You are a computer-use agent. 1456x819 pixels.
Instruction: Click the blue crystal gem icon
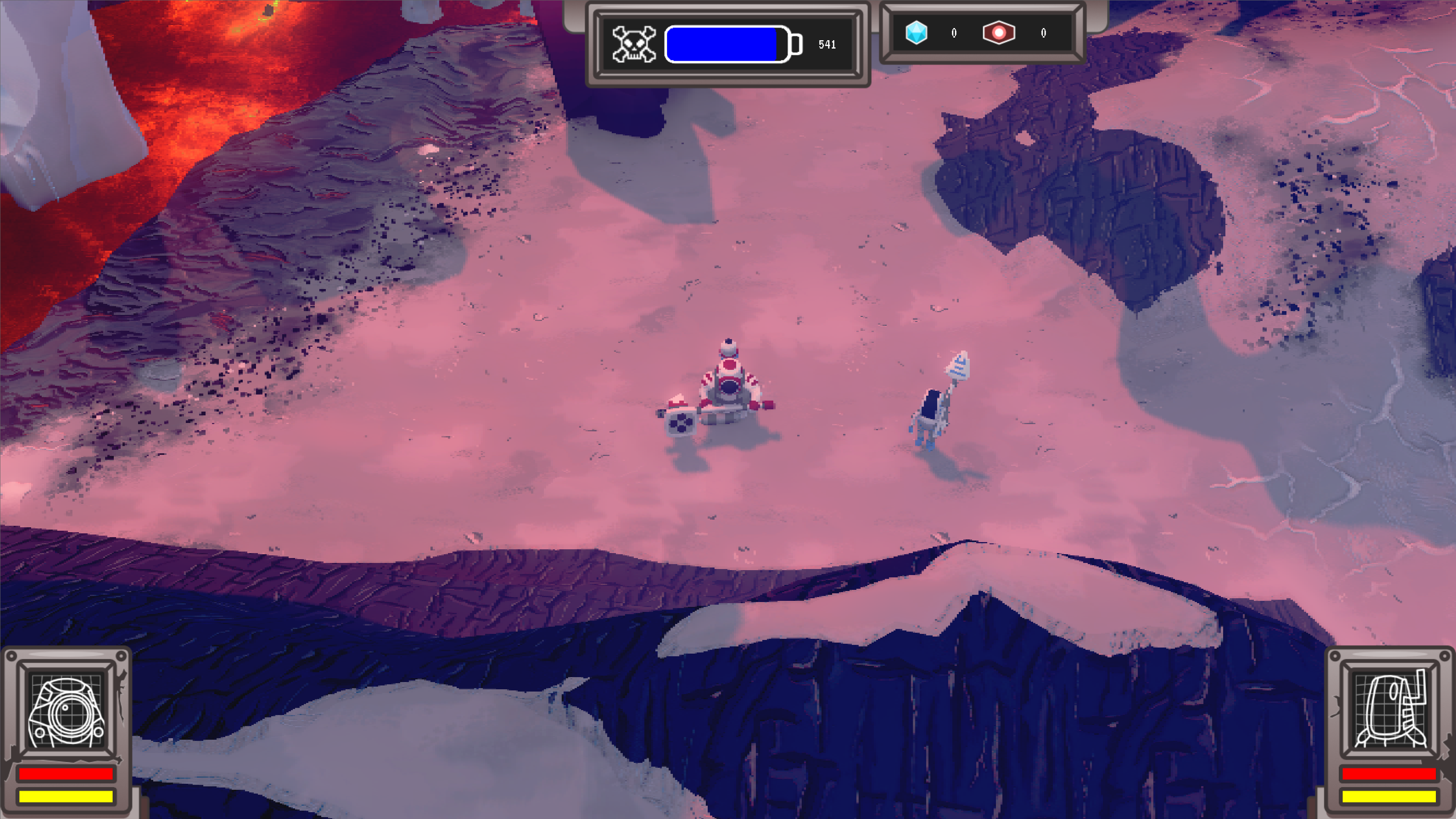(916, 33)
